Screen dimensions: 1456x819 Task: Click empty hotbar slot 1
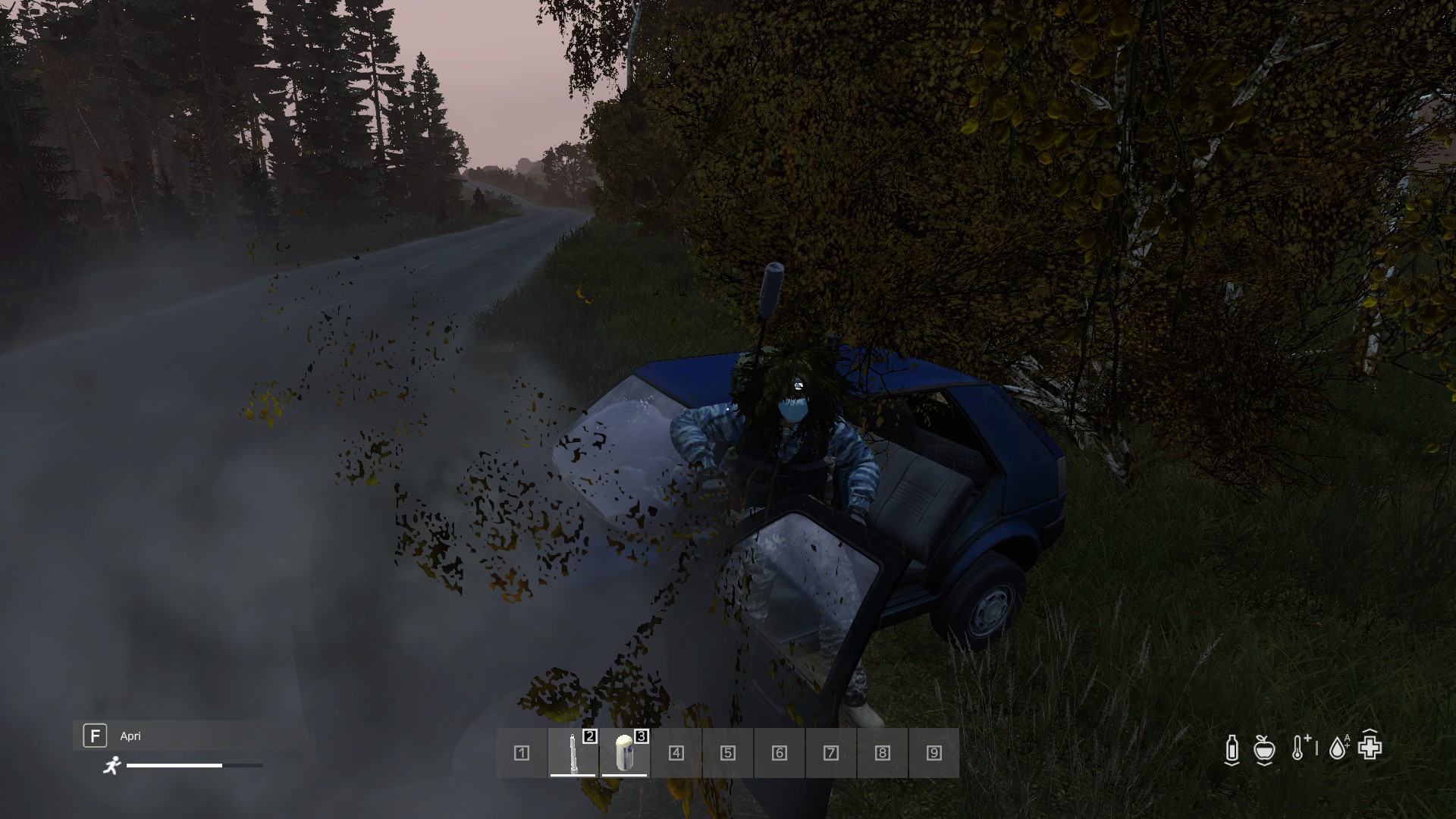click(x=522, y=753)
